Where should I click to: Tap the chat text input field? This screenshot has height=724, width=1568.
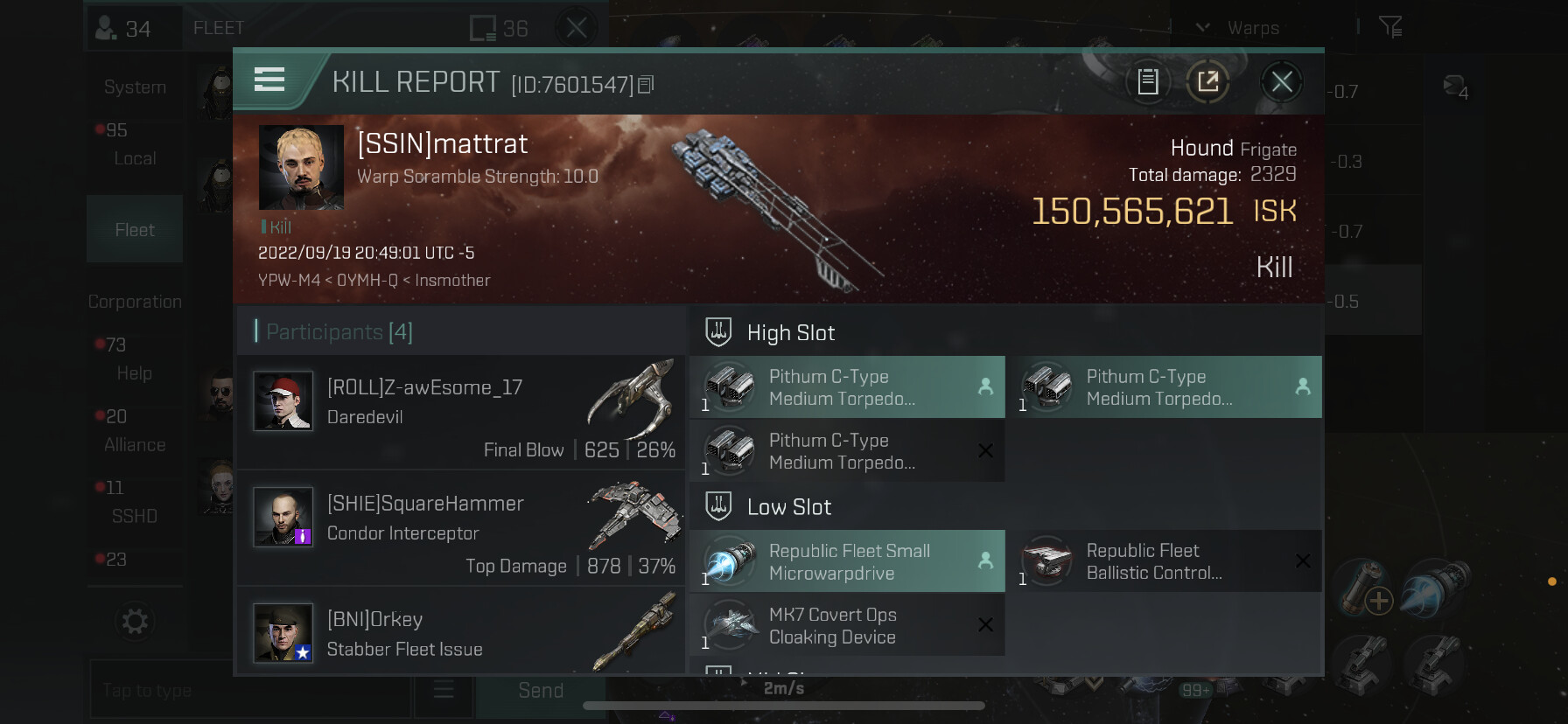[x=249, y=691]
